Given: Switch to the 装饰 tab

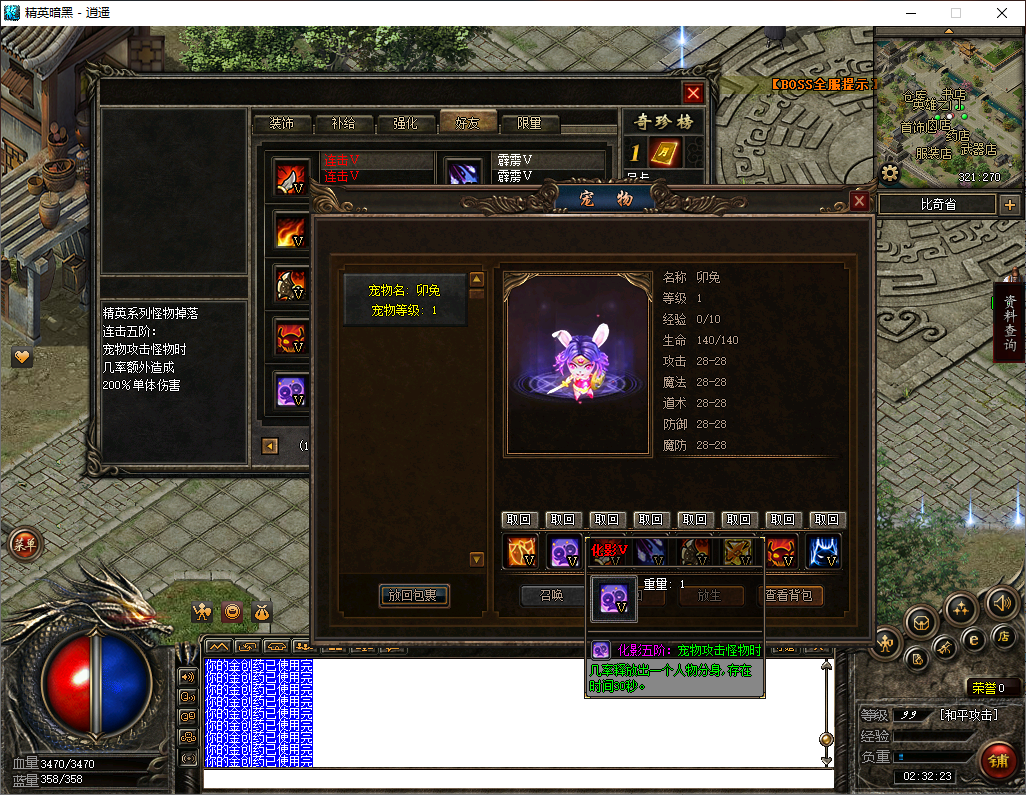Looking at the screenshot, I should [281, 124].
